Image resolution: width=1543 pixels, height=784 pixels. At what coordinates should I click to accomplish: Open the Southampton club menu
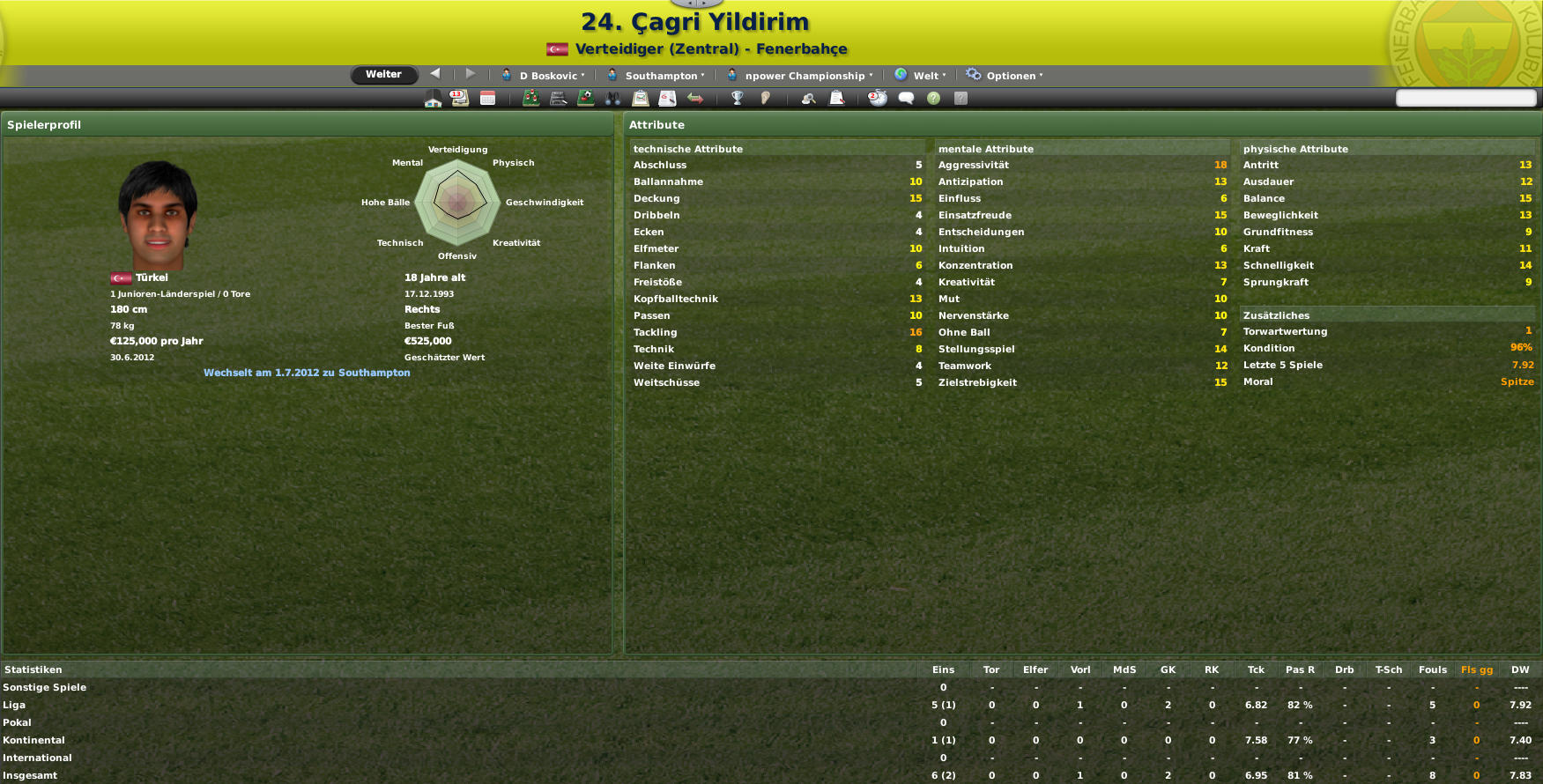[x=657, y=76]
